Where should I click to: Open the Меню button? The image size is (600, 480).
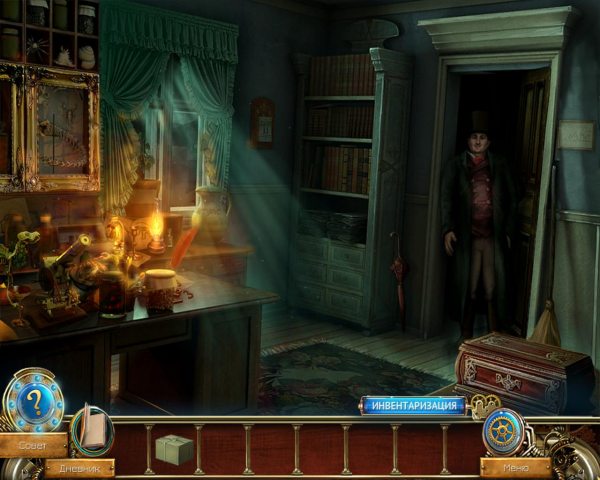(x=516, y=467)
